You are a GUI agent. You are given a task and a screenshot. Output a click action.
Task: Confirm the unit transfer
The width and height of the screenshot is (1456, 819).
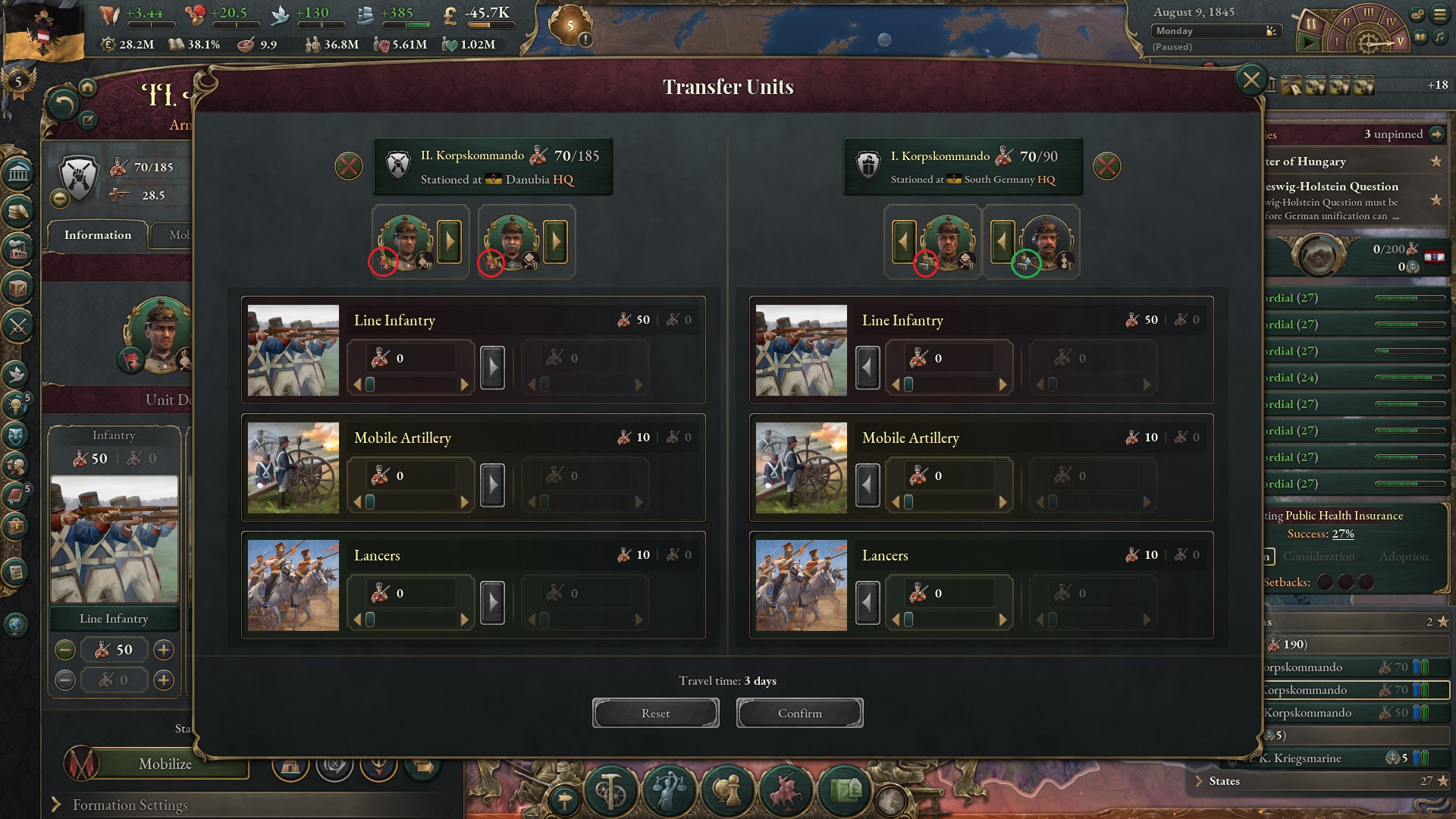point(799,713)
